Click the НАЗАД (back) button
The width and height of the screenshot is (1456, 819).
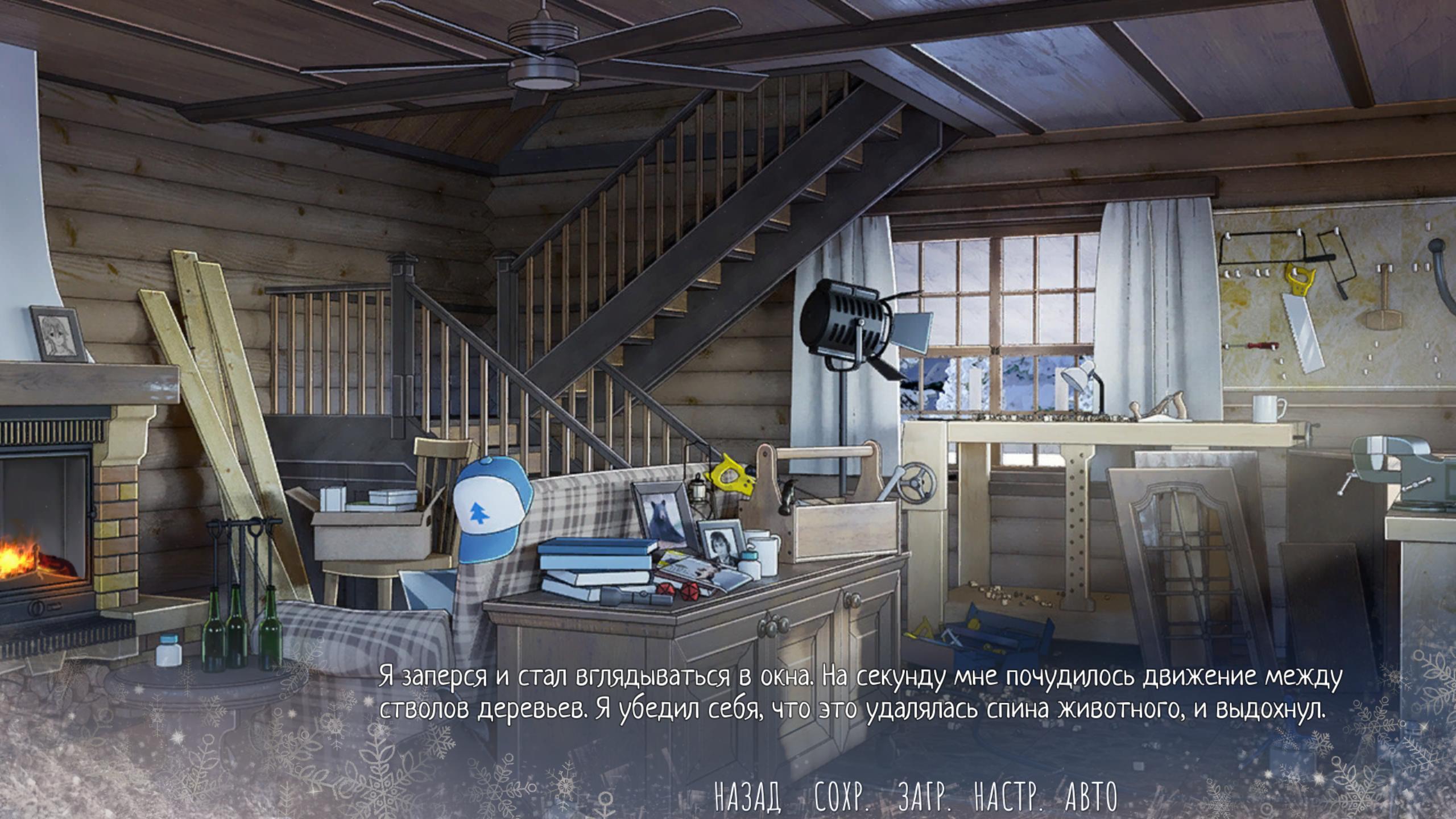(747, 797)
